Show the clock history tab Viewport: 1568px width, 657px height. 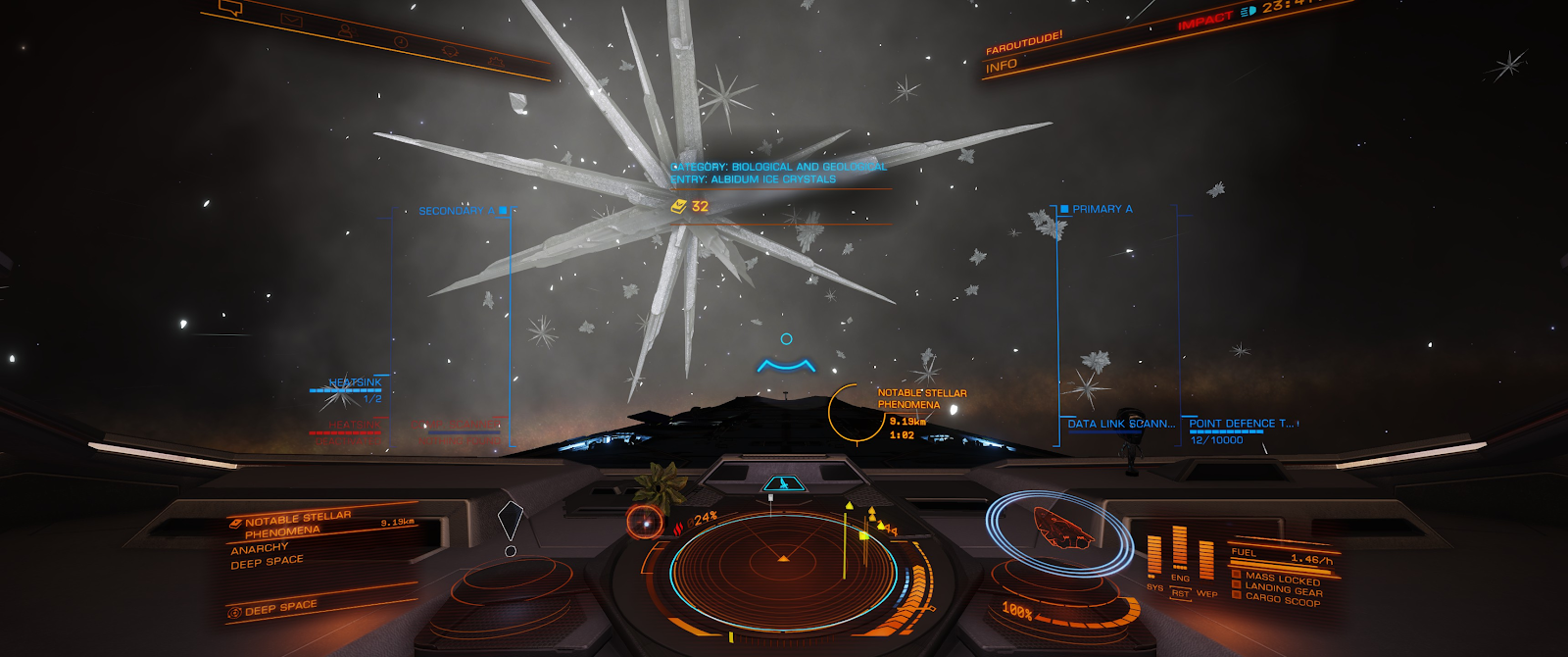click(x=400, y=41)
